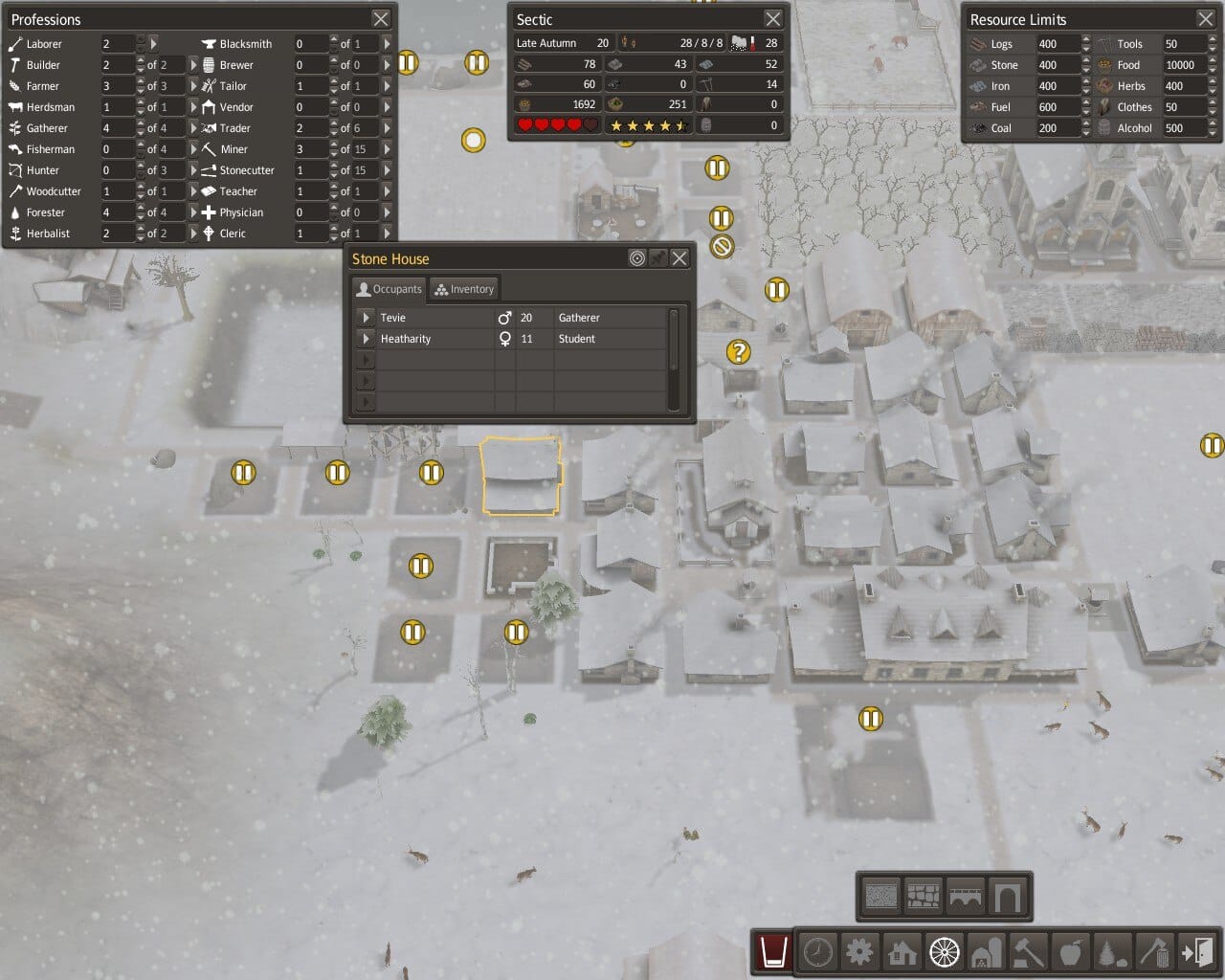Switch to the Inventory tab
Viewport: 1225px width, 980px height.
click(463, 288)
